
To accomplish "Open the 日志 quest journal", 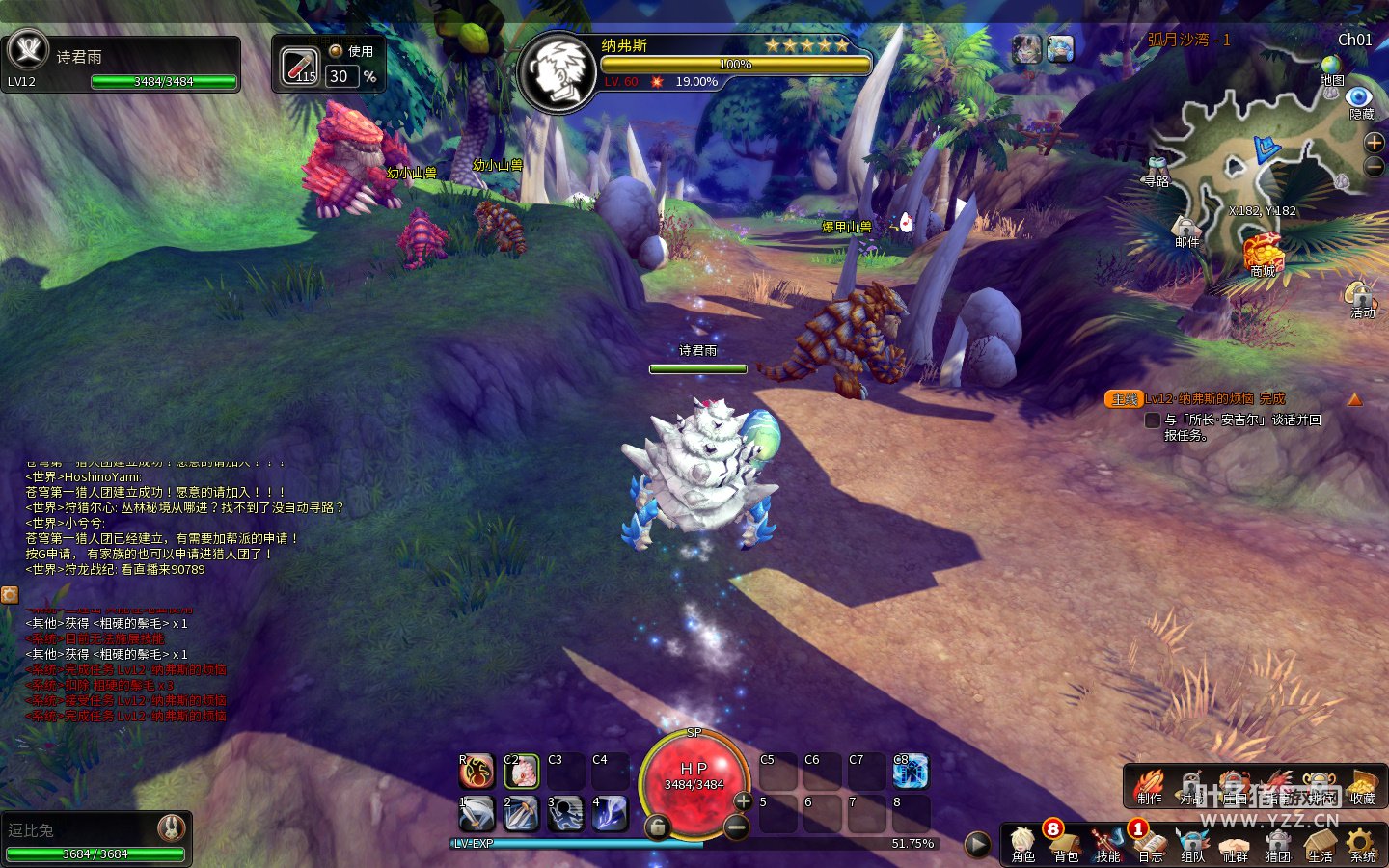I will click(x=1150, y=844).
